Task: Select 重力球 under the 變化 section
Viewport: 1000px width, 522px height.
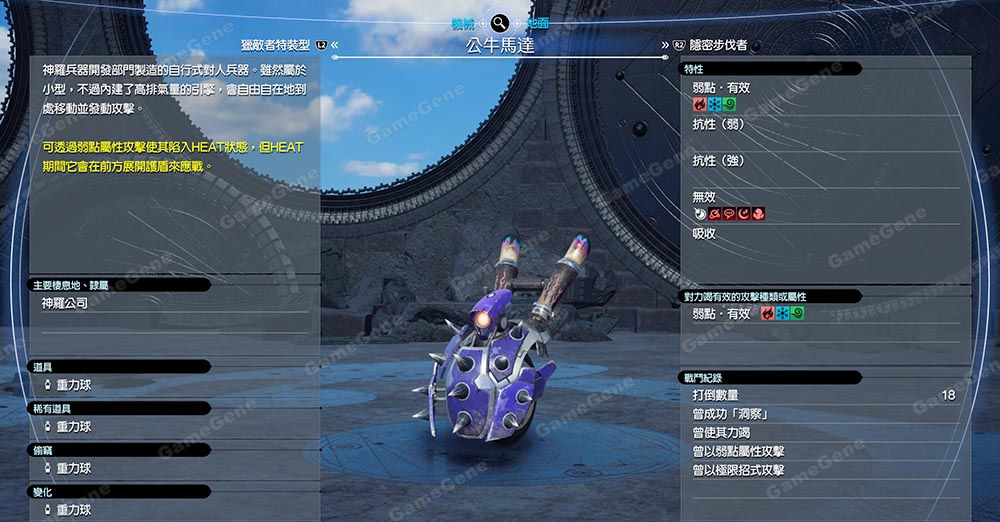Action: [73, 510]
